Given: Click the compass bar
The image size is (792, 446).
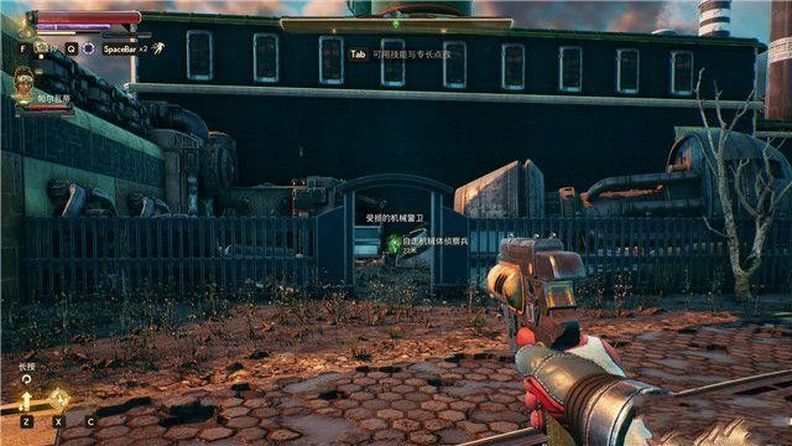Looking at the screenshot, I should 396,23.
